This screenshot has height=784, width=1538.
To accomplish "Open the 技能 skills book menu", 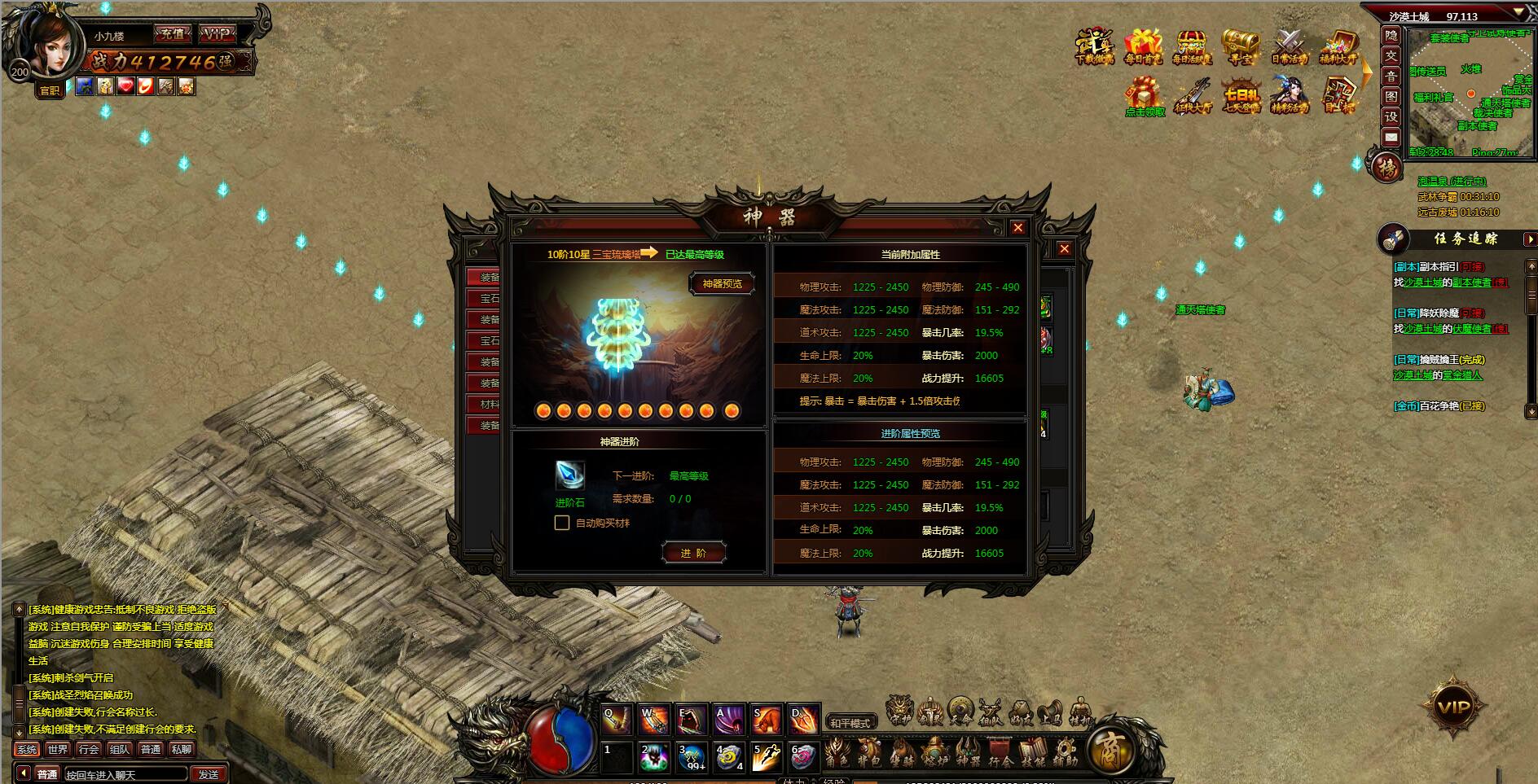I will pyautogui.click(x=1033, y=753).
